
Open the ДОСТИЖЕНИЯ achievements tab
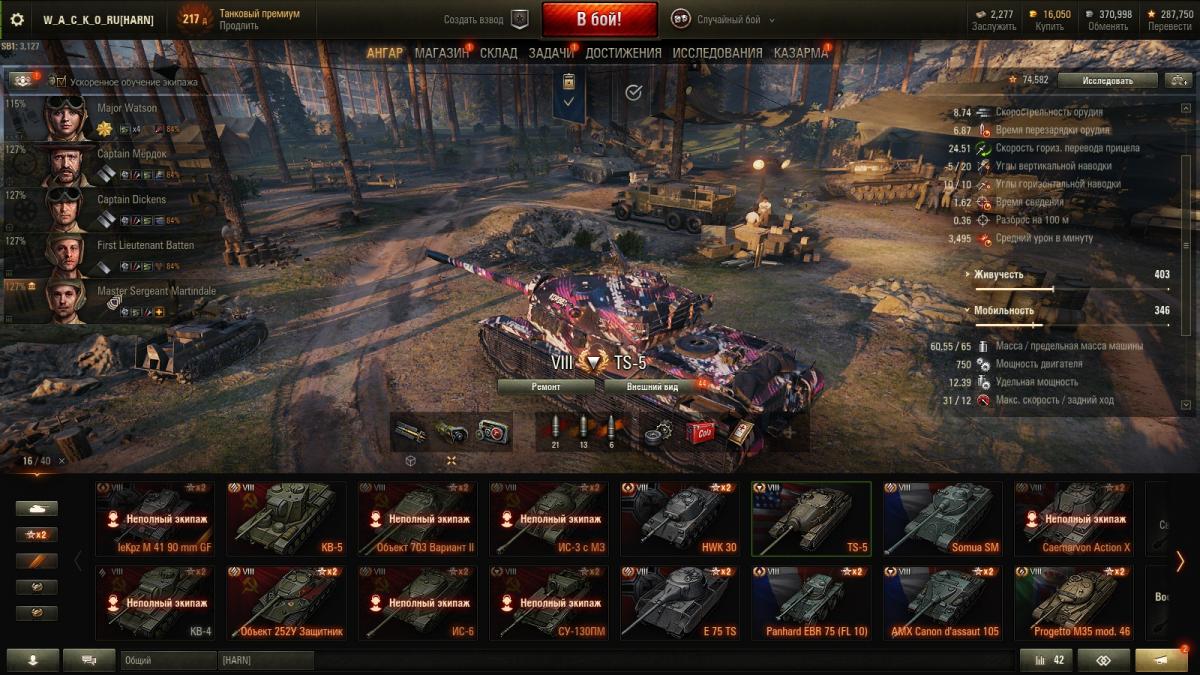point(623,53)
